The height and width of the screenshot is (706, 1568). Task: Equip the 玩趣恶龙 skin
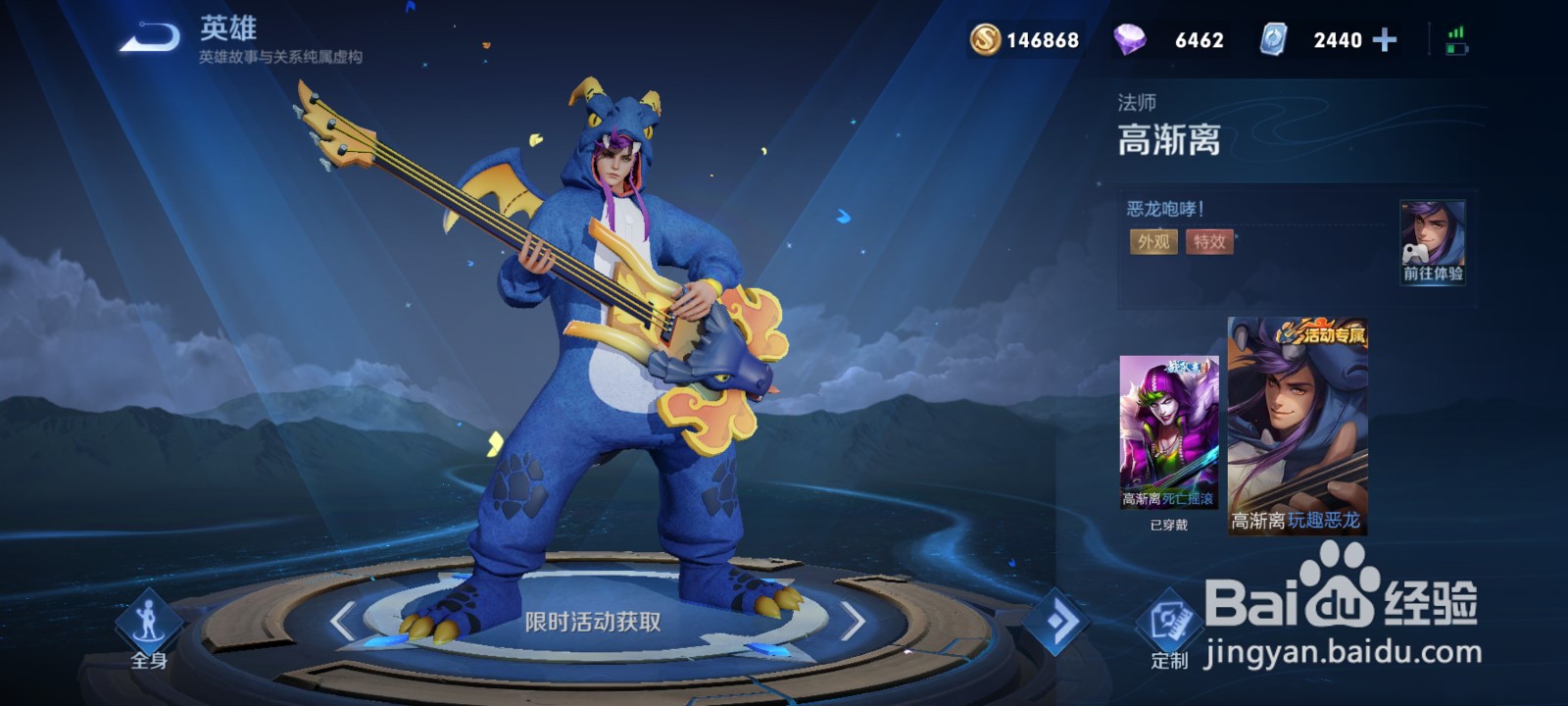coord(1298,422)
